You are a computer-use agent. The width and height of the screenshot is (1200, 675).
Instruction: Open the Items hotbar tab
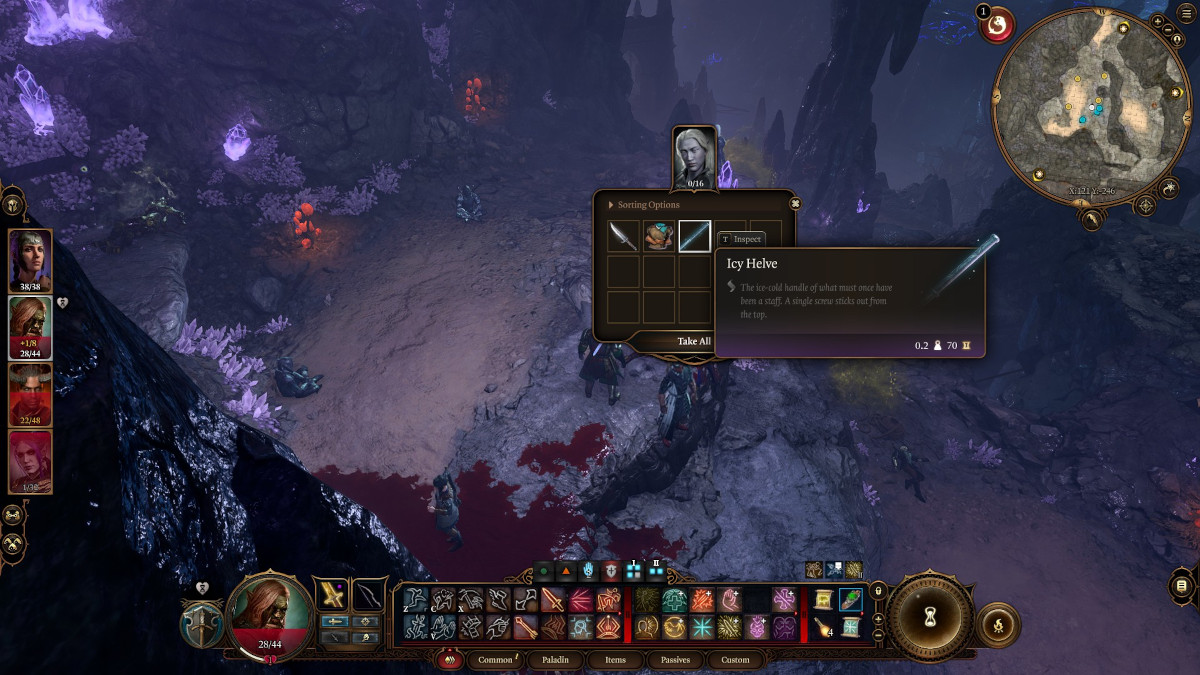[x=616, y=660]
